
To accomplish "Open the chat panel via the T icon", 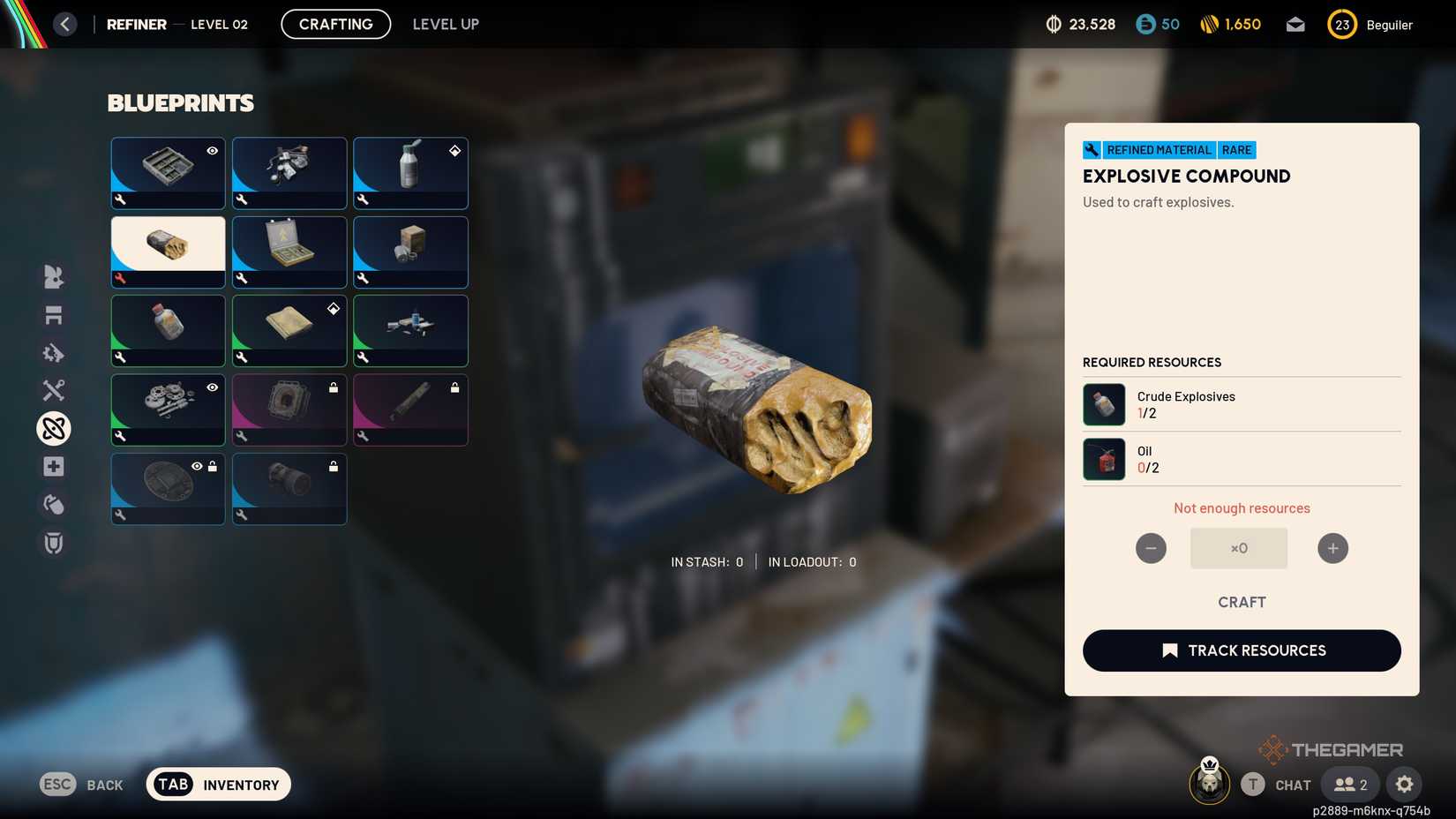I will [x=1253, y=784].
